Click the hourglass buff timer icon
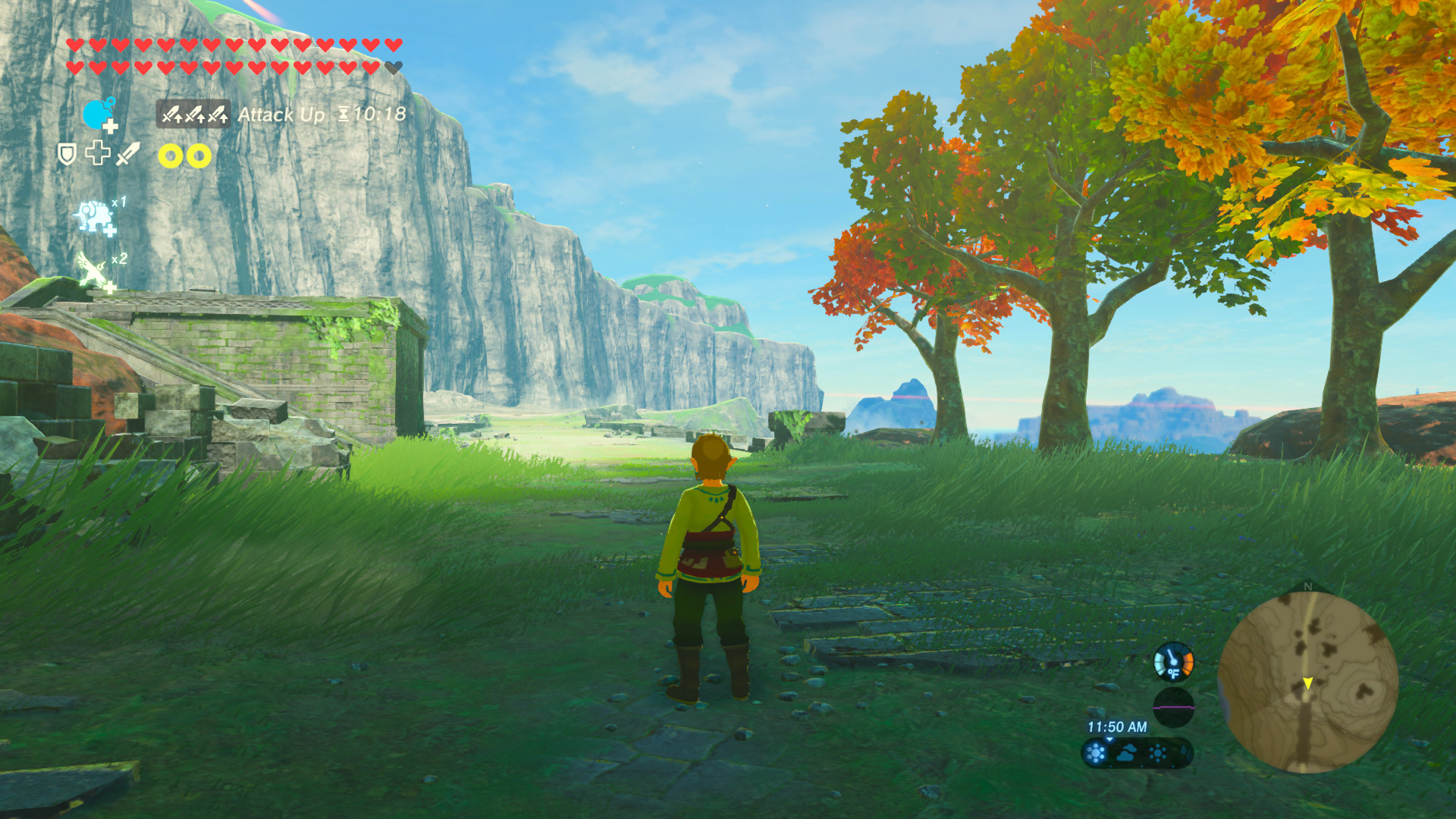1456x819 pixels. coord(344,114)
